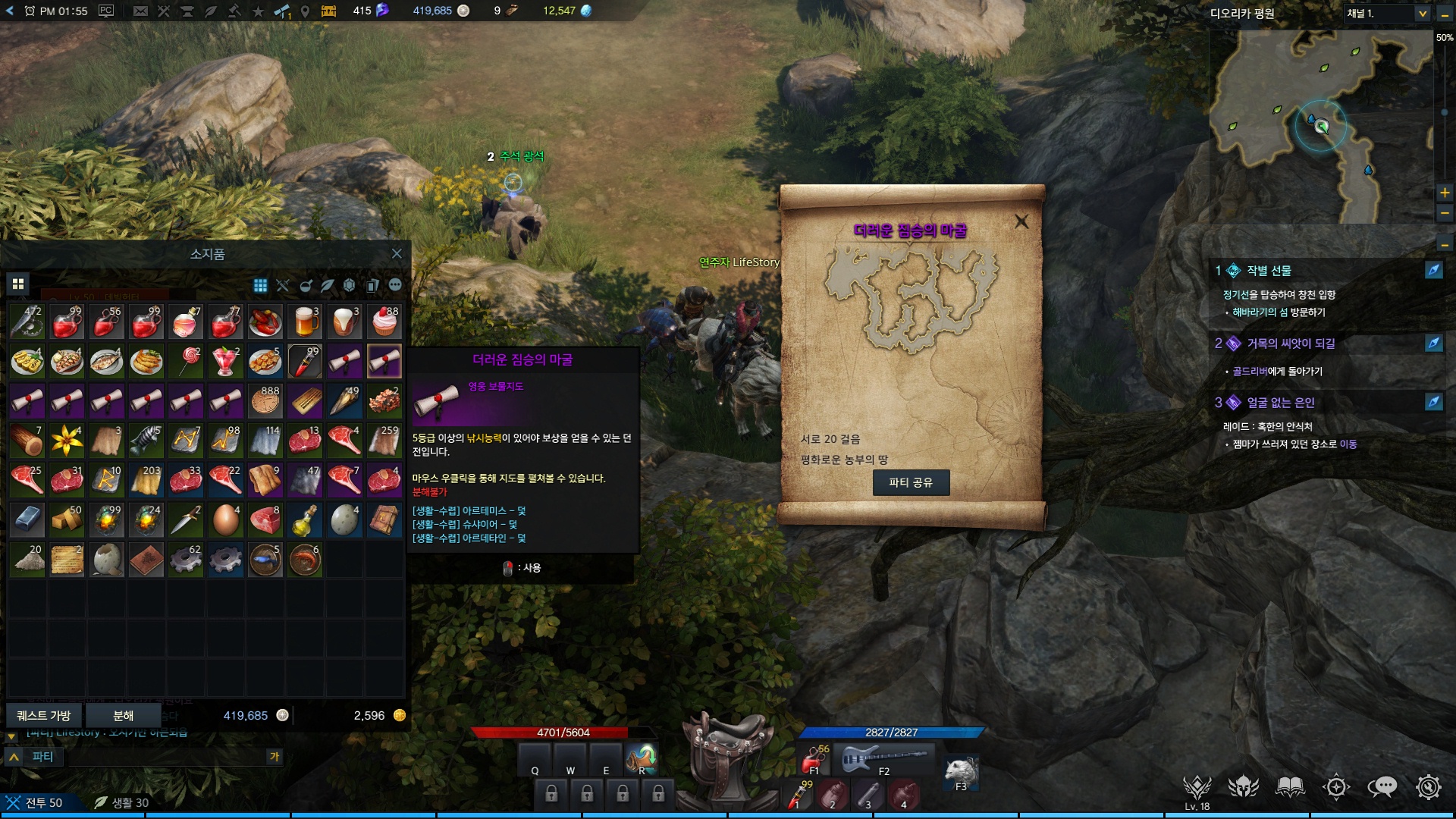
Task: Close the treasure map scroll
Action: [1021, 221]
